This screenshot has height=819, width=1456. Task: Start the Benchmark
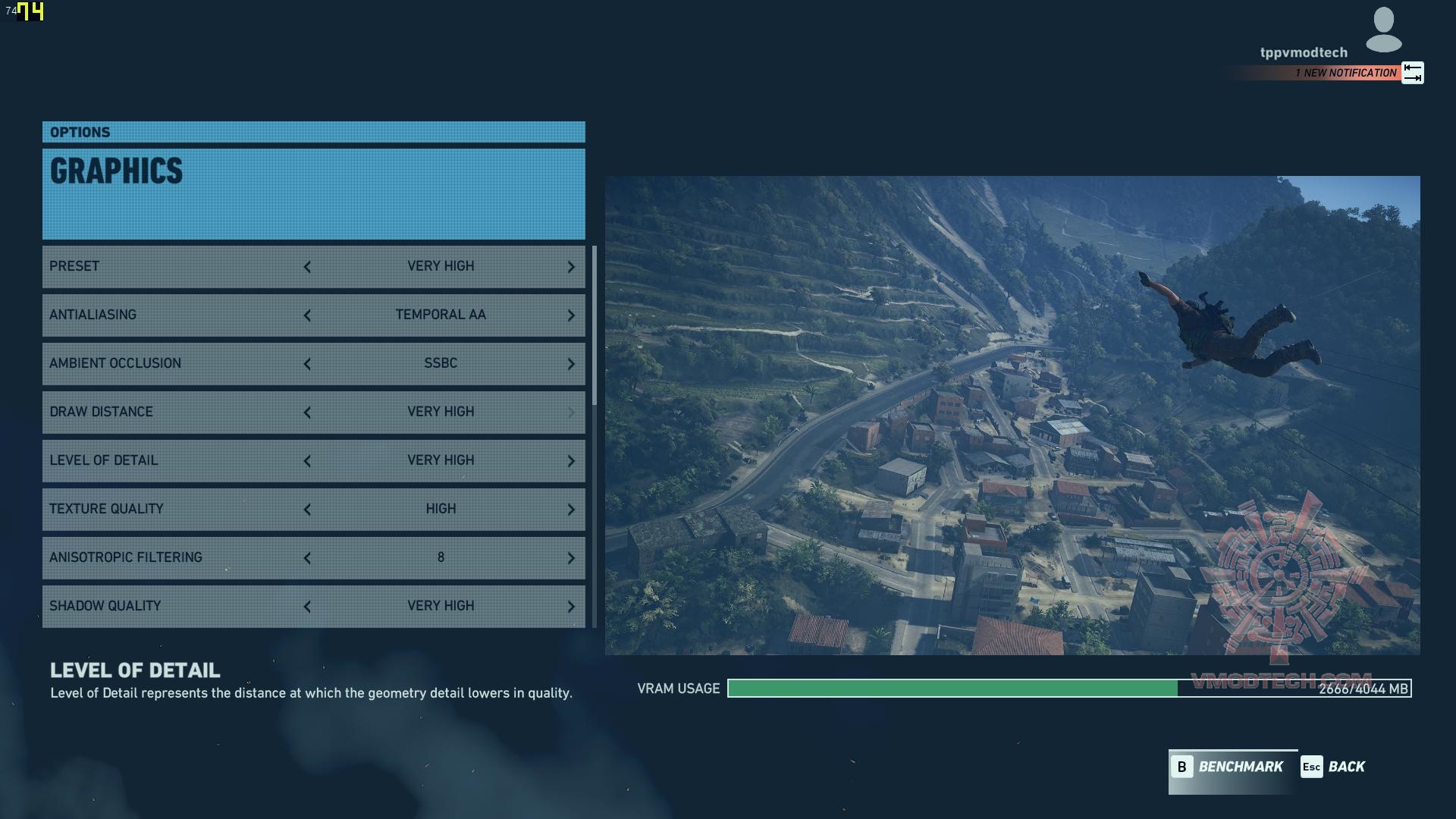1230,767
